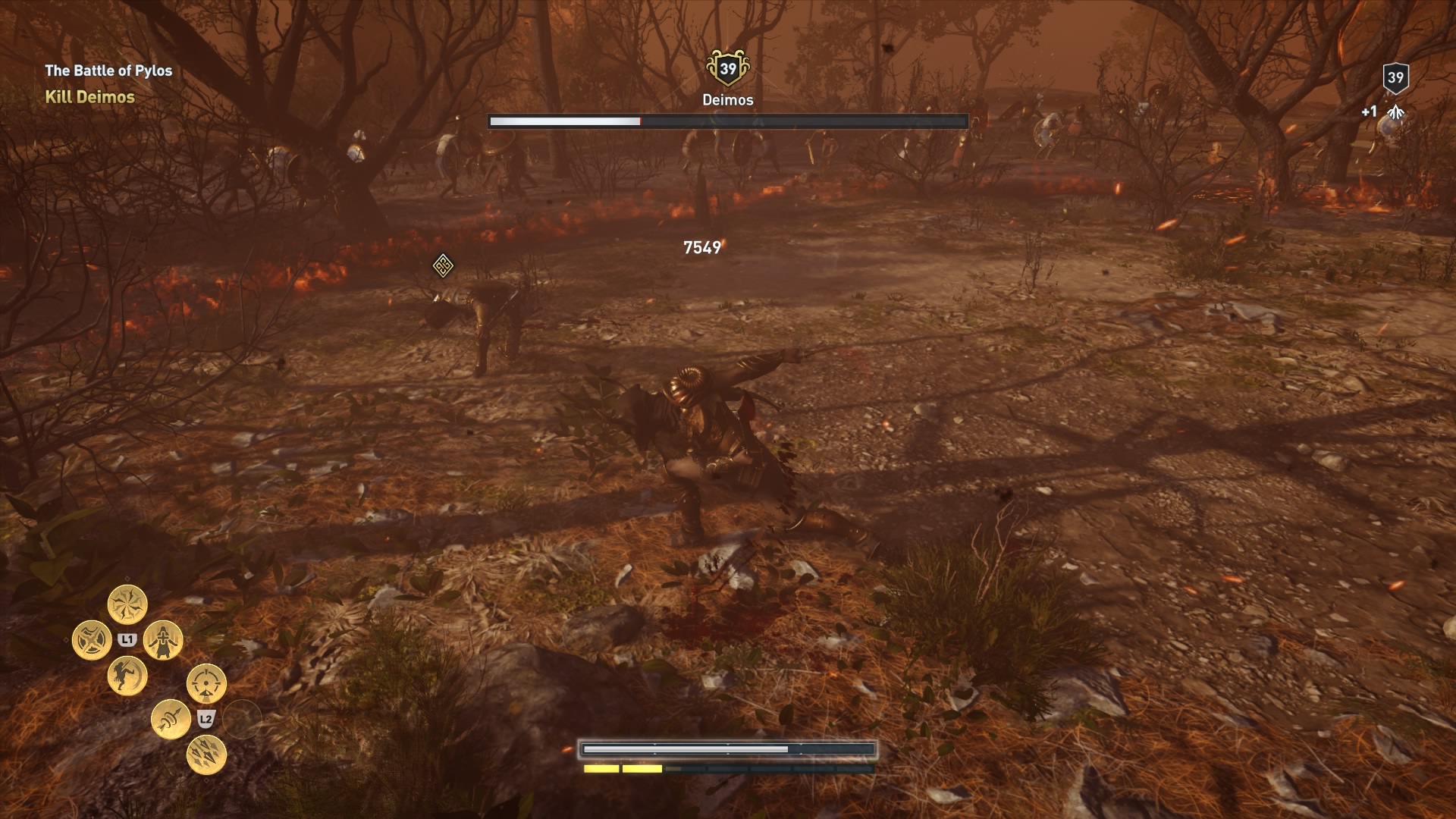Select the Ghost Arrows piercing ability
The image size is (1456, 819).
(170, 718)
